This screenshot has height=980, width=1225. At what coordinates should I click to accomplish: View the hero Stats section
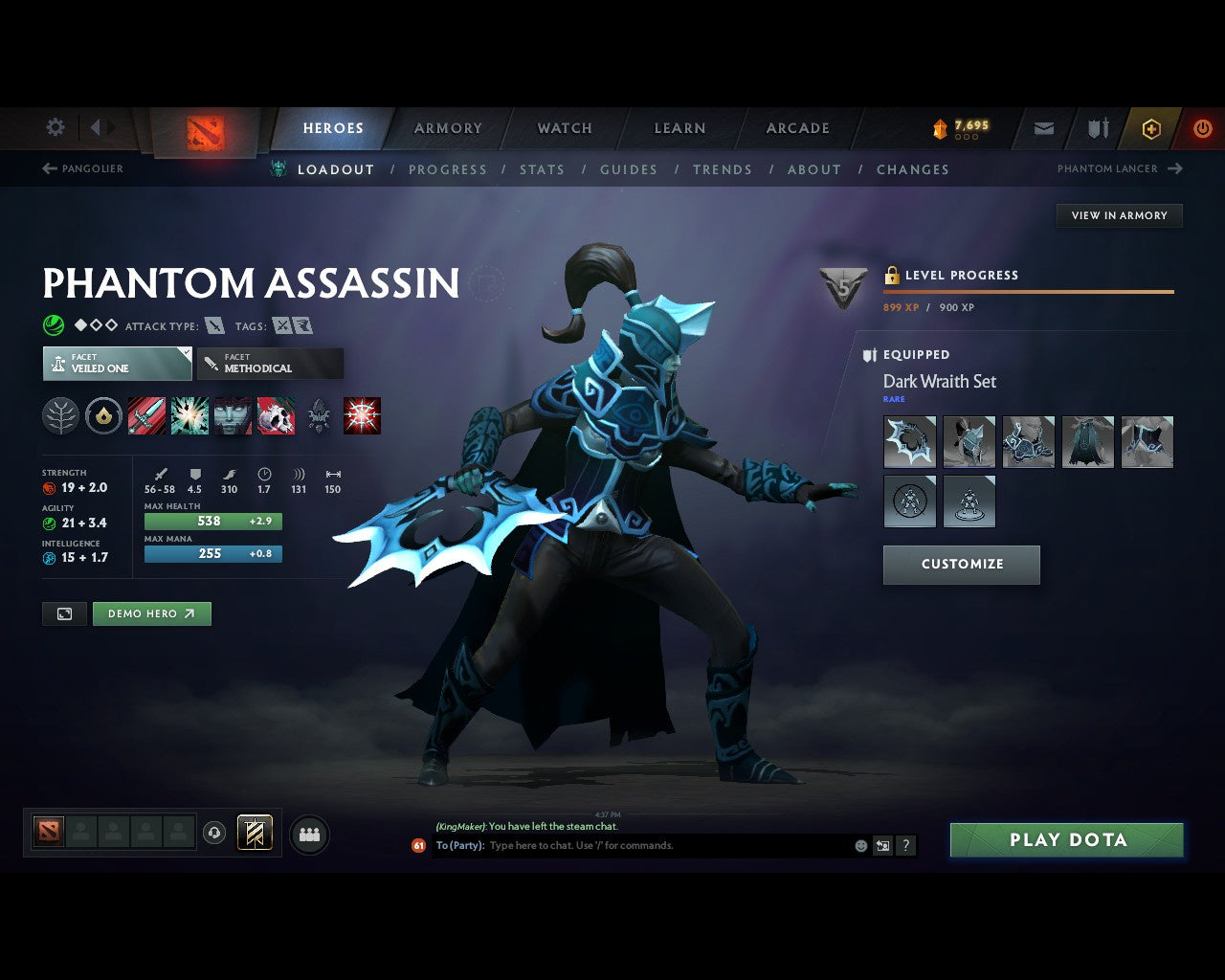pos(542,169)
